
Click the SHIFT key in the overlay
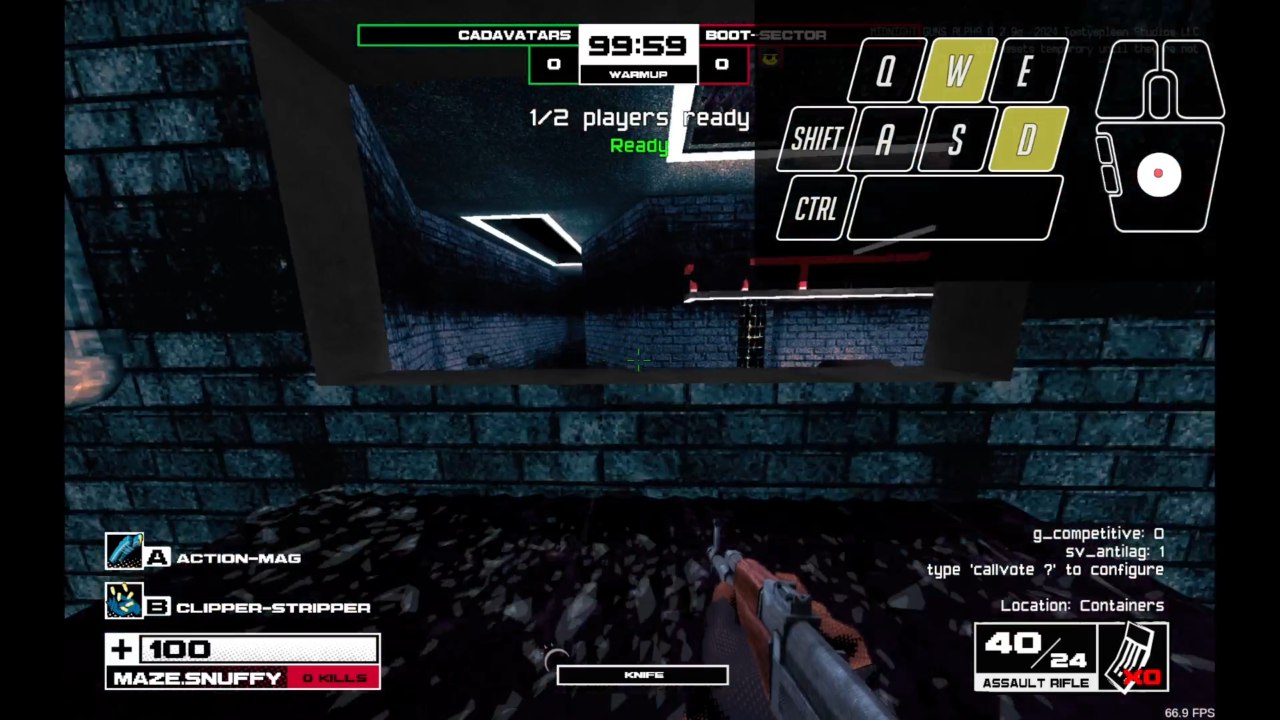click(x=814, y=138)
